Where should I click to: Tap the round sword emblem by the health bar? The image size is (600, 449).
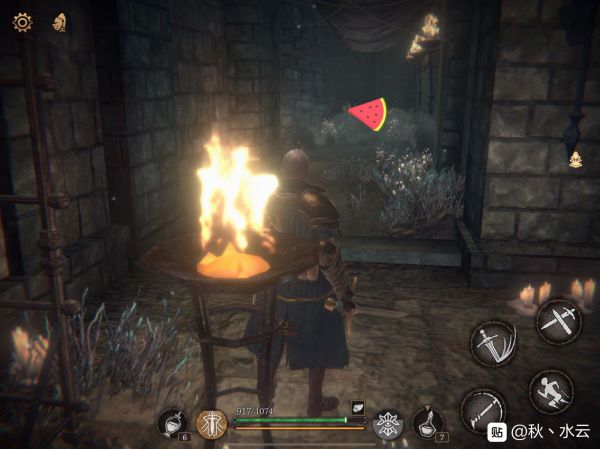[211, 424]
